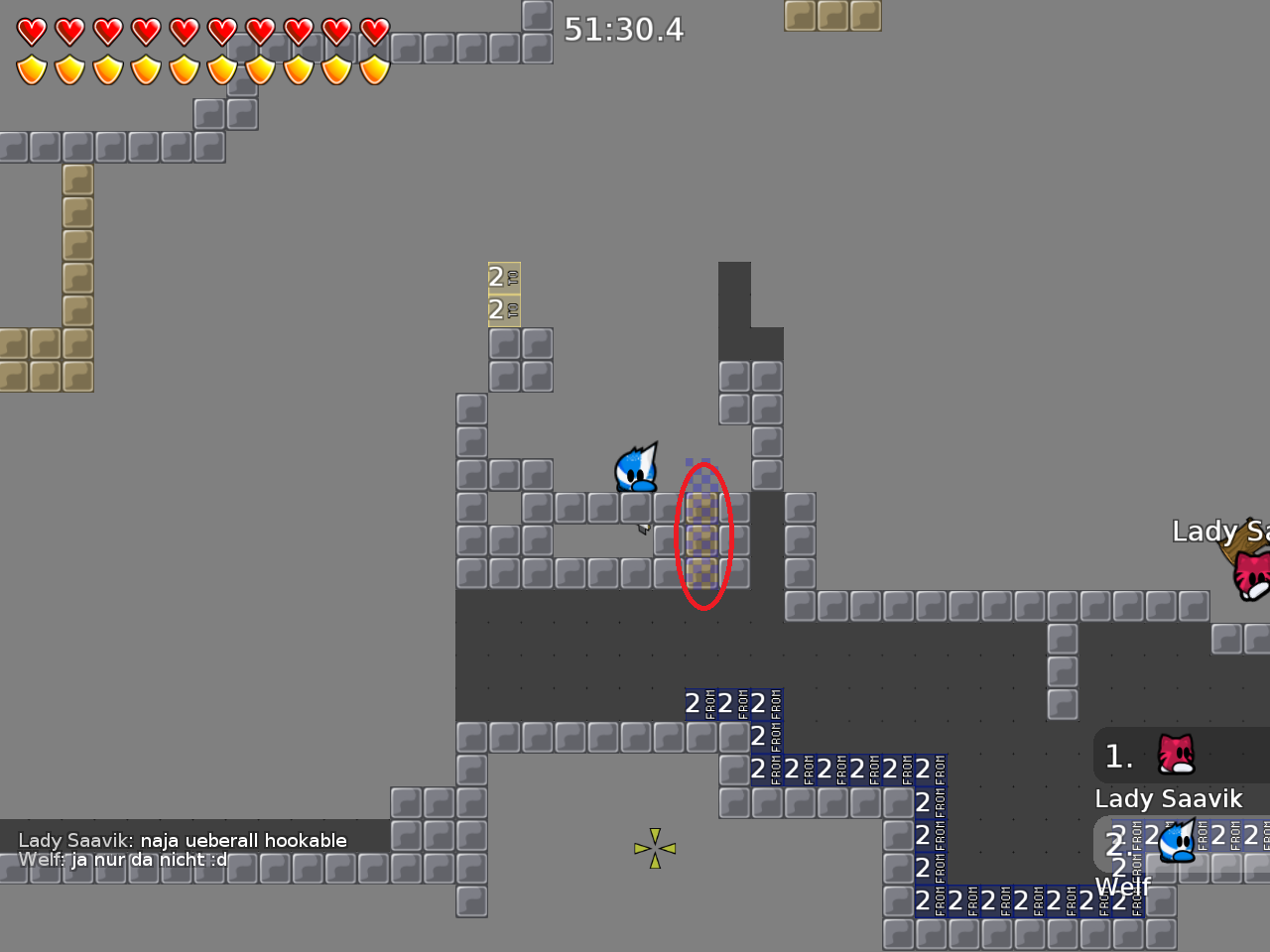Select the last armor shield pickup
This screenshot has width=1270, height=952.
coord(372,67)
